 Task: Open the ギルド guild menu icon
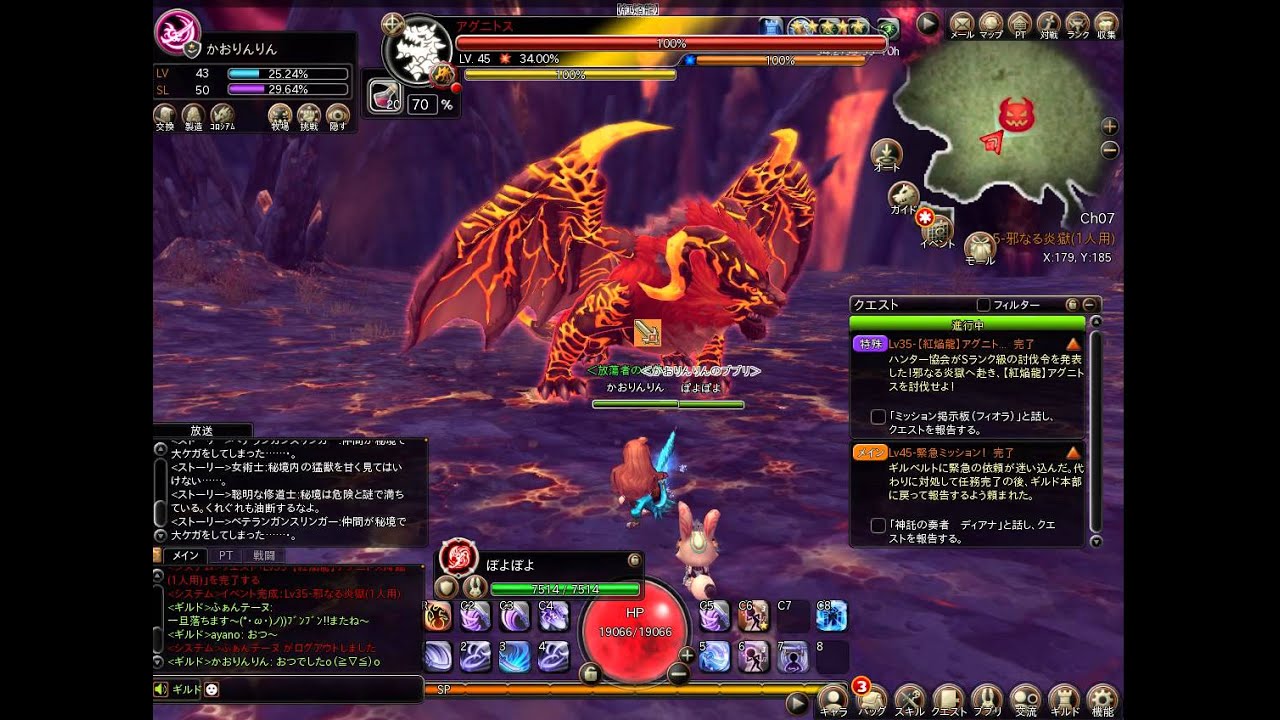pos(1064,698)
